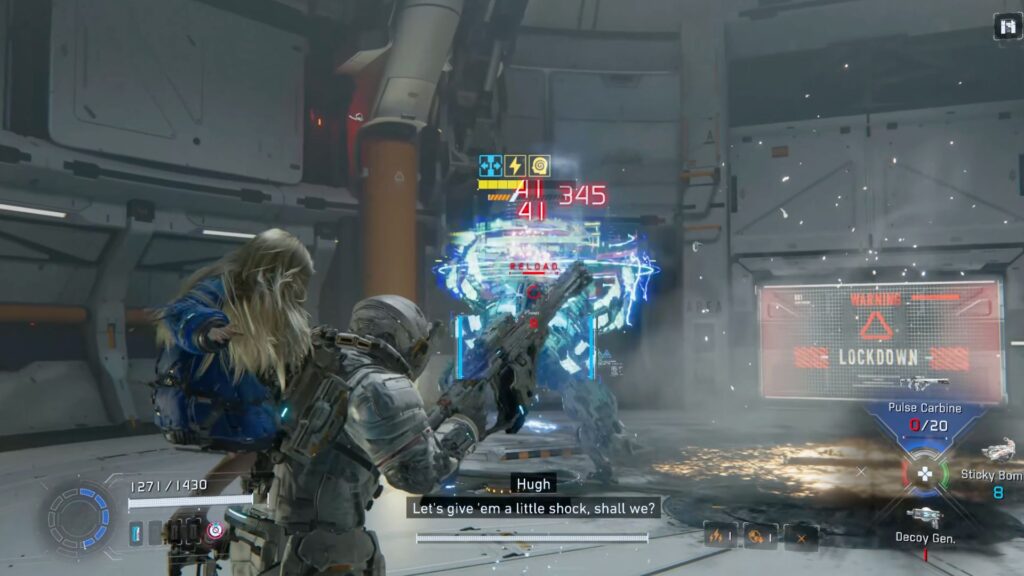The width and height of the screenshot is (1024, 576).
Task: Select the red-white target status icon
Action: pos(216,532)
